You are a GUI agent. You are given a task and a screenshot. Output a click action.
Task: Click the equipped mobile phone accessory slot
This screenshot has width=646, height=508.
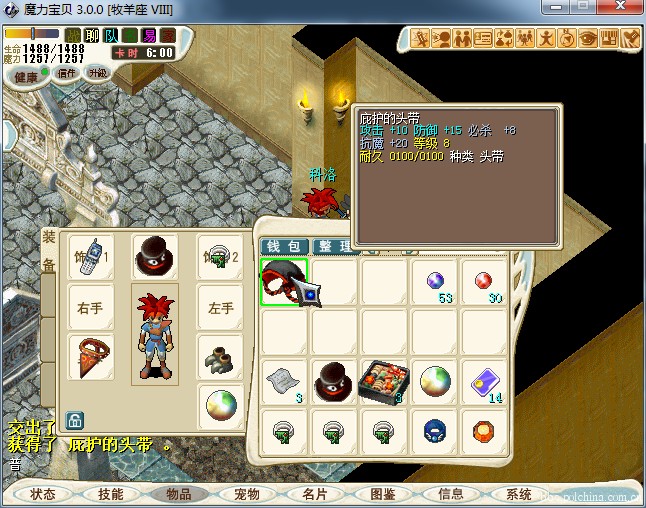coord(91,257)
